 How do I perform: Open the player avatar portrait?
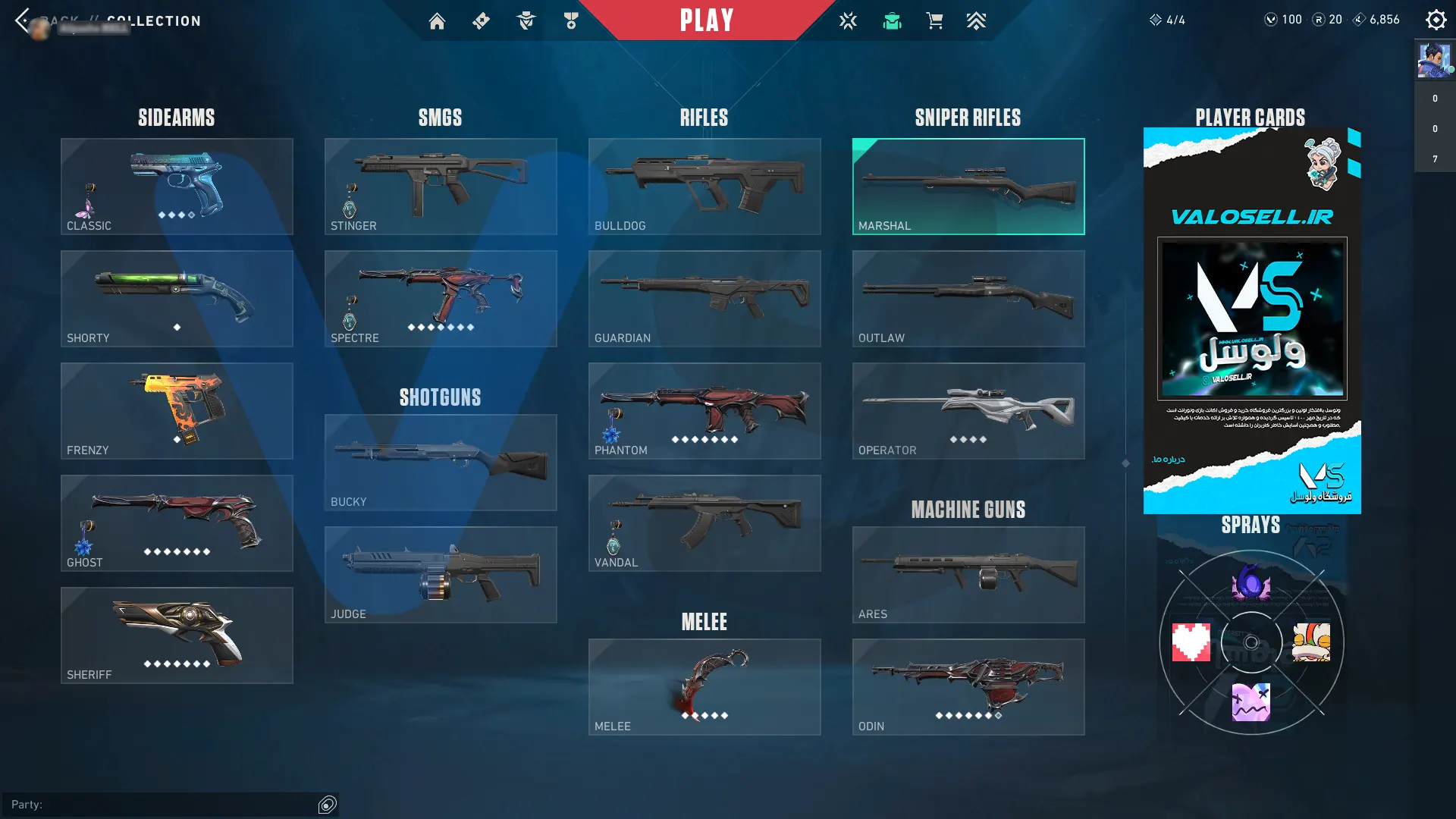pyautogui.click(x=1434, y=61)
